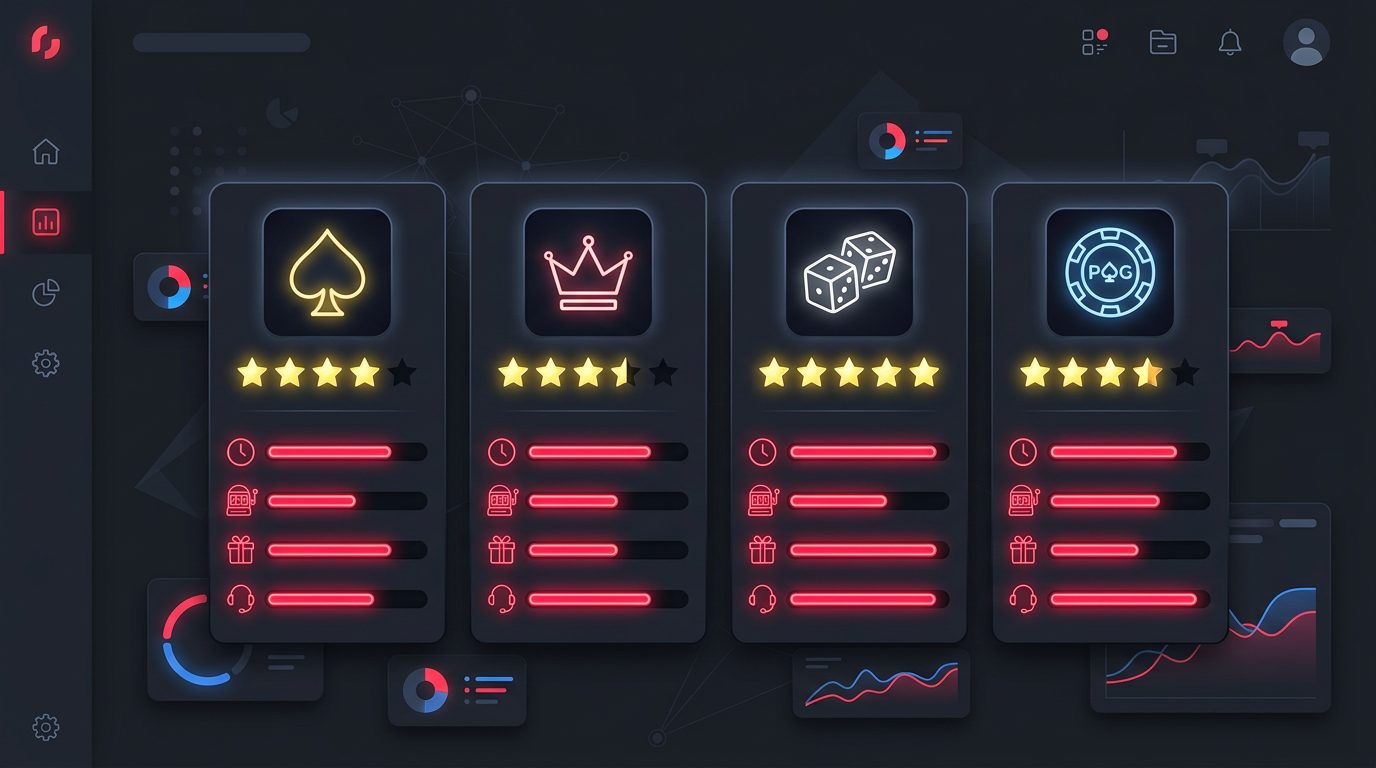Select the white dice card

tap(849, 272)
